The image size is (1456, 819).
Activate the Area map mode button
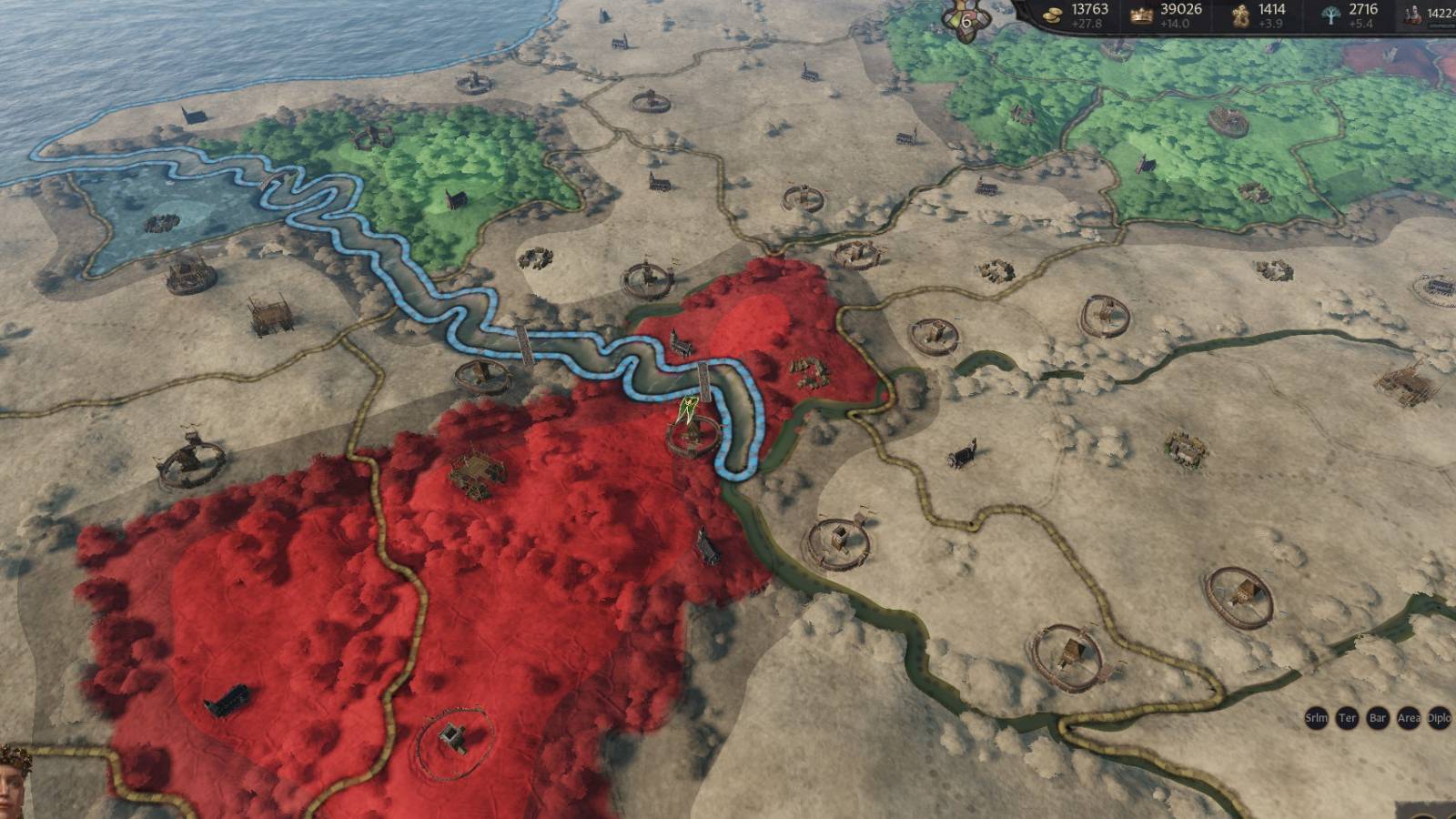(1407, 718)
